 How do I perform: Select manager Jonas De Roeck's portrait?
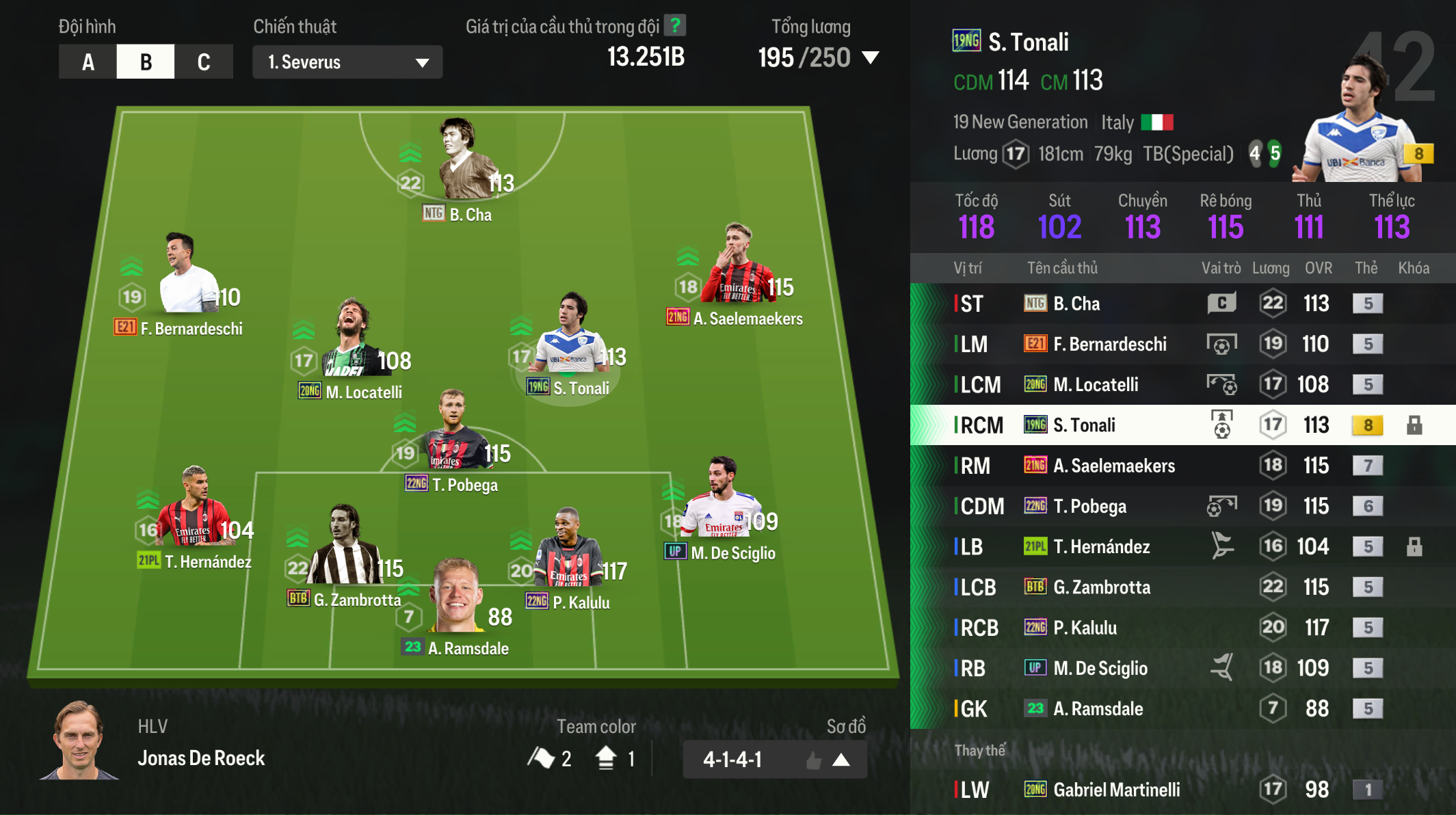[79, 741]
